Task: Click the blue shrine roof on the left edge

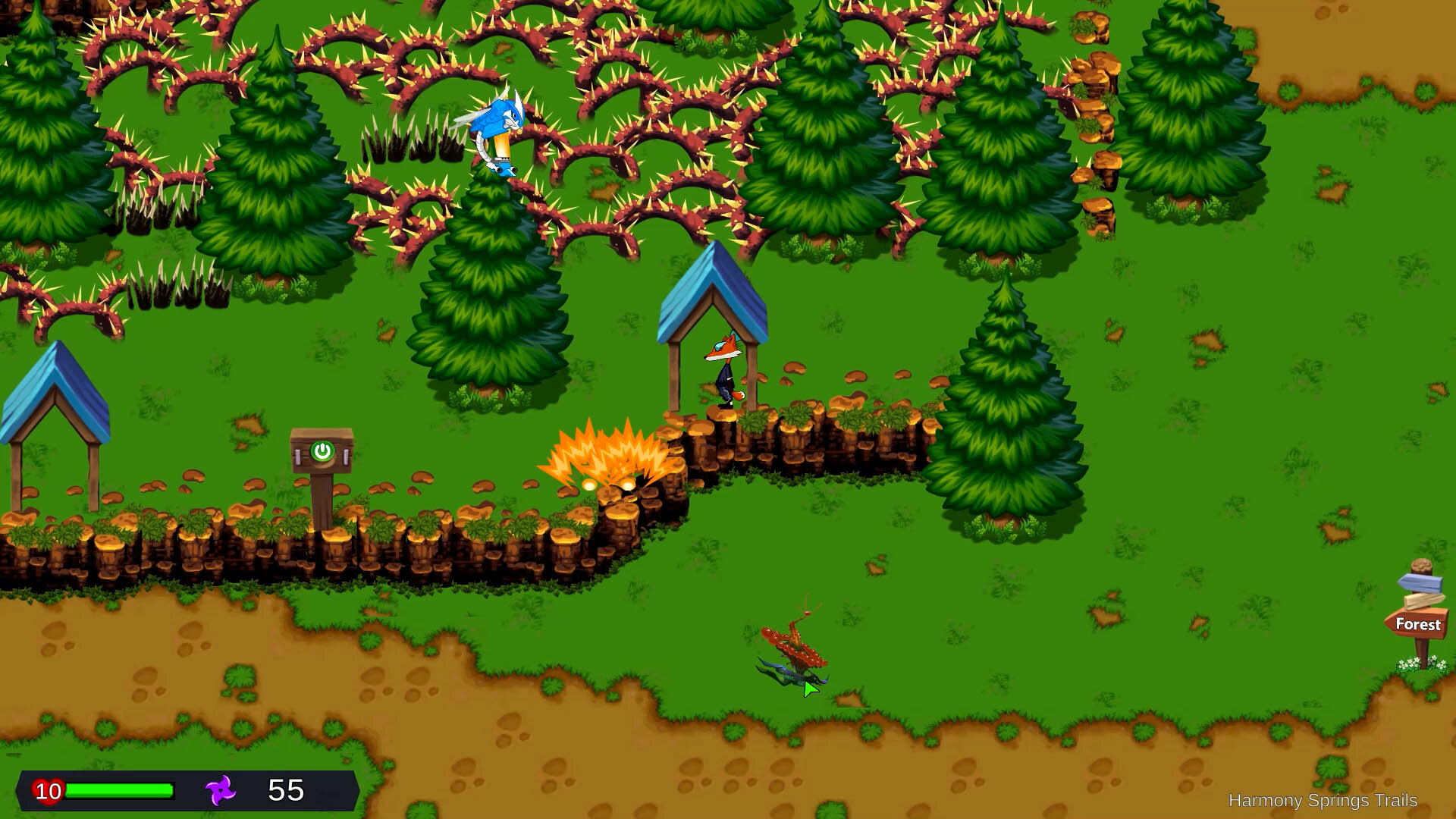Action: coord(53,394)
